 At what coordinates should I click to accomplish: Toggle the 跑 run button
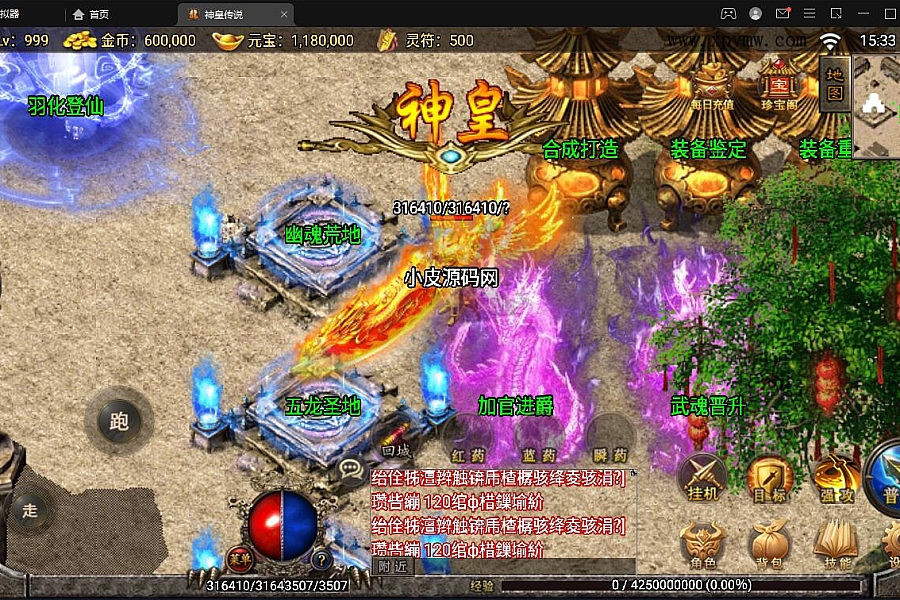[119, 421]
